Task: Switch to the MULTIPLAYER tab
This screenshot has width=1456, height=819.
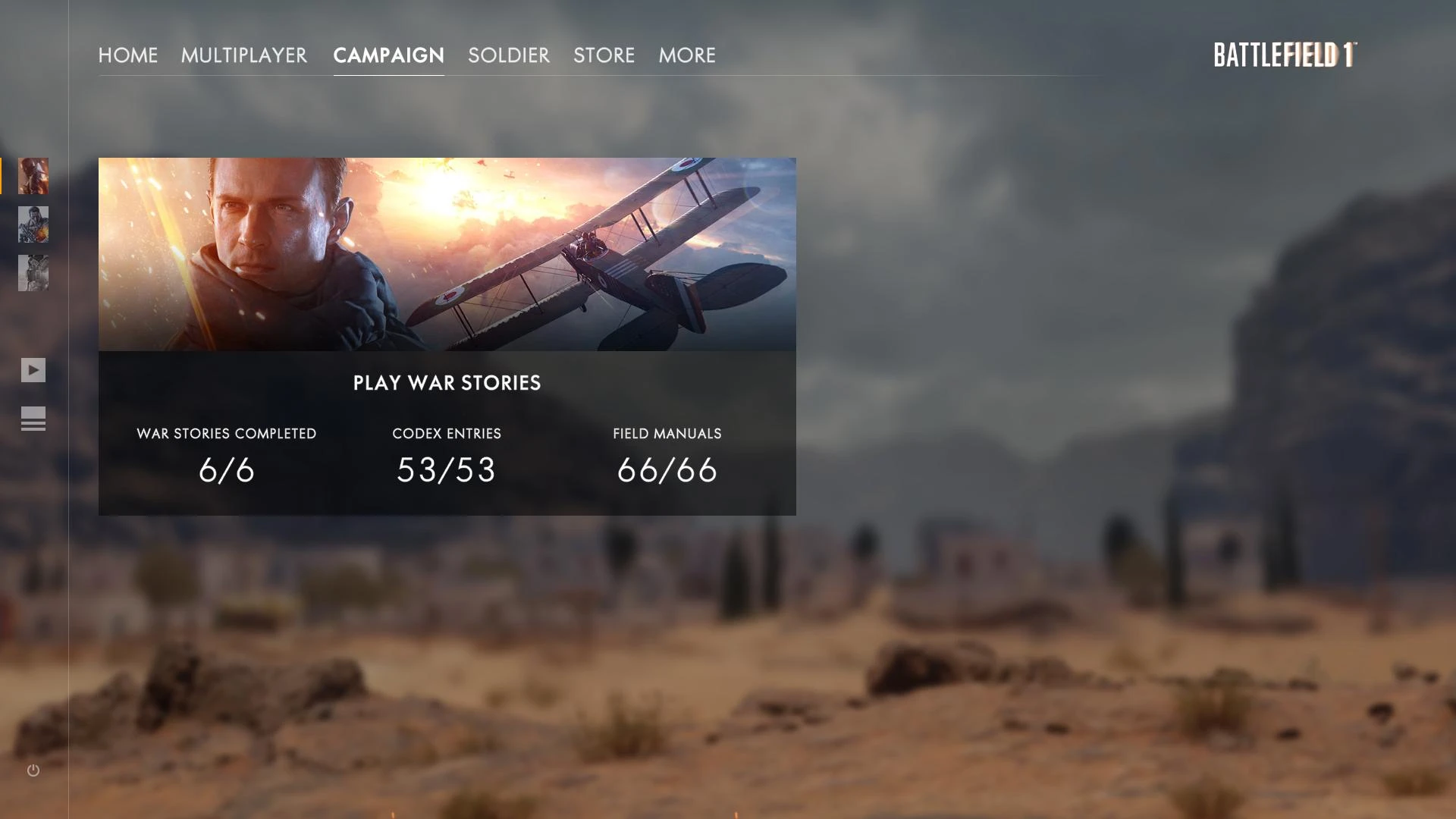Action: [x=244, y=55]
